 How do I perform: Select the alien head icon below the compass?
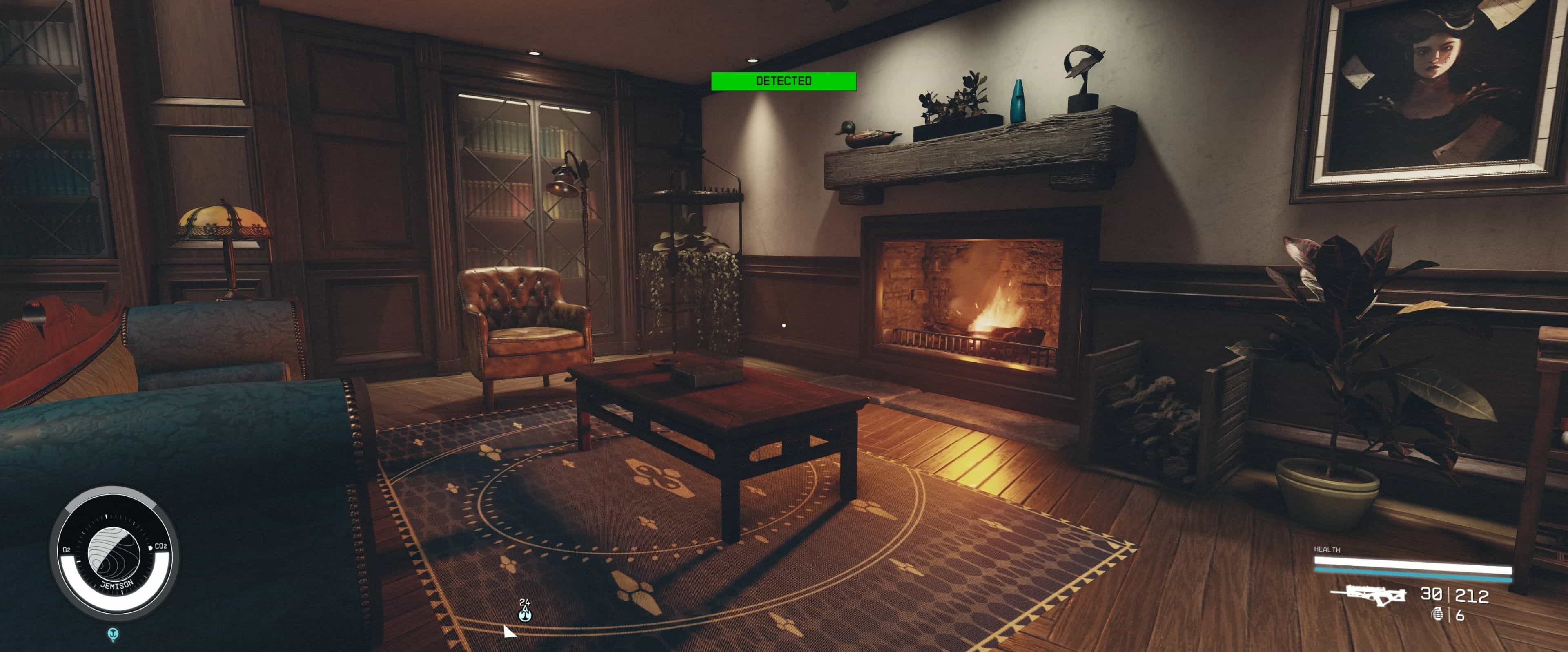113,634
